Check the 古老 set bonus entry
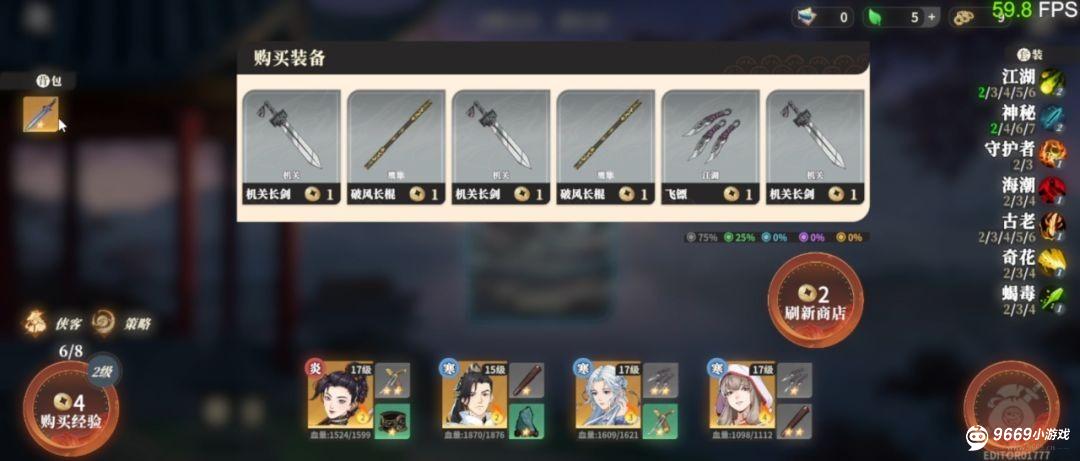The height and width of the screenshot is (461, 1080). click(1031, 226)
